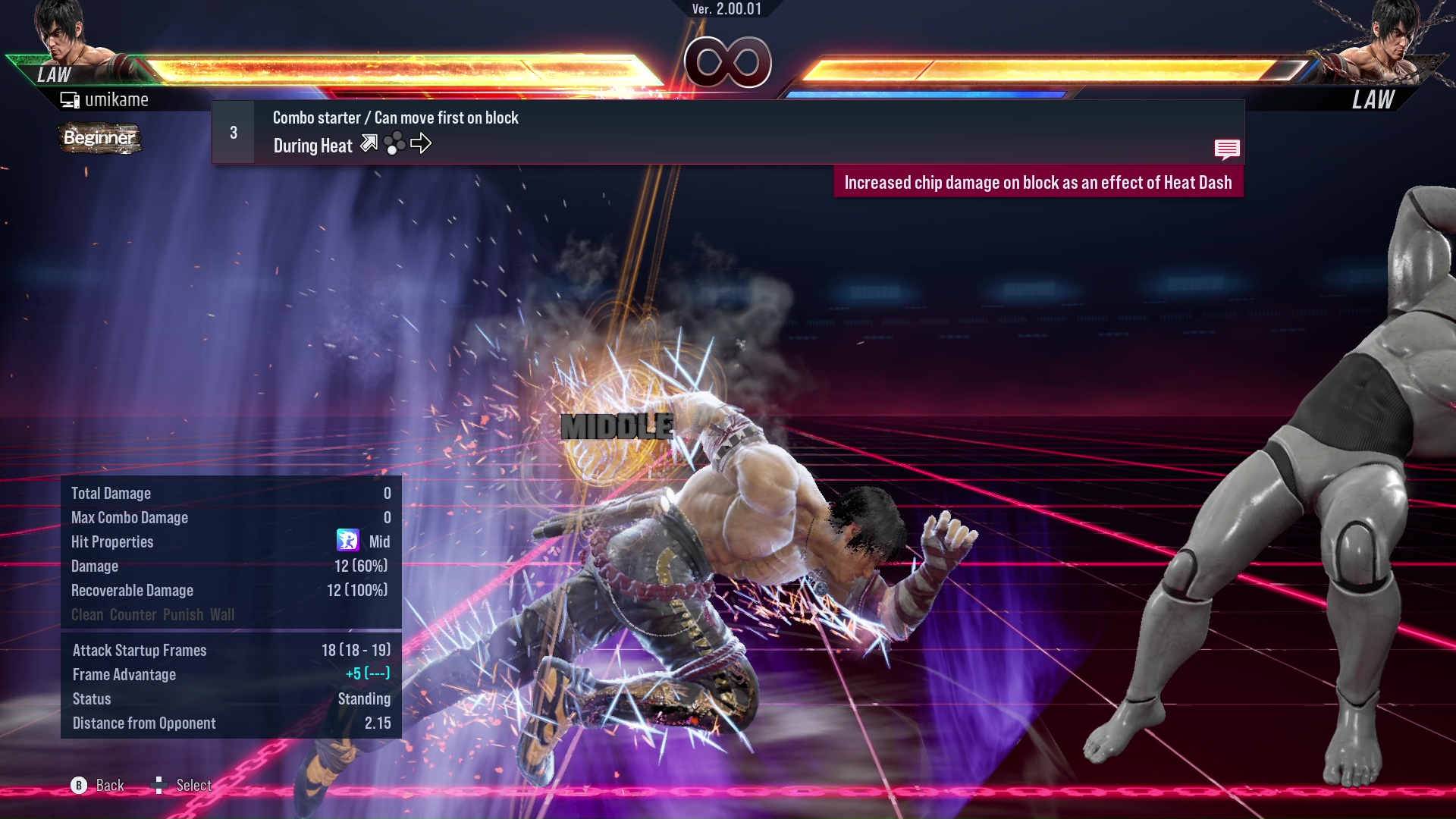
Task: Select the PC platform icon beside umikame
Action: tap(69, 99)
